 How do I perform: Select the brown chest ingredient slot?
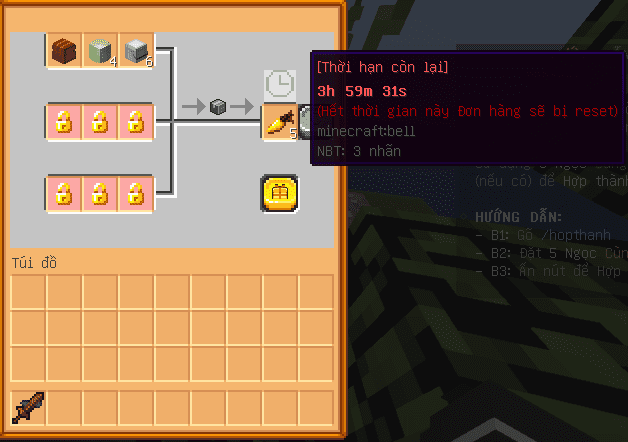pyautogui.click(x=63, y=50)
